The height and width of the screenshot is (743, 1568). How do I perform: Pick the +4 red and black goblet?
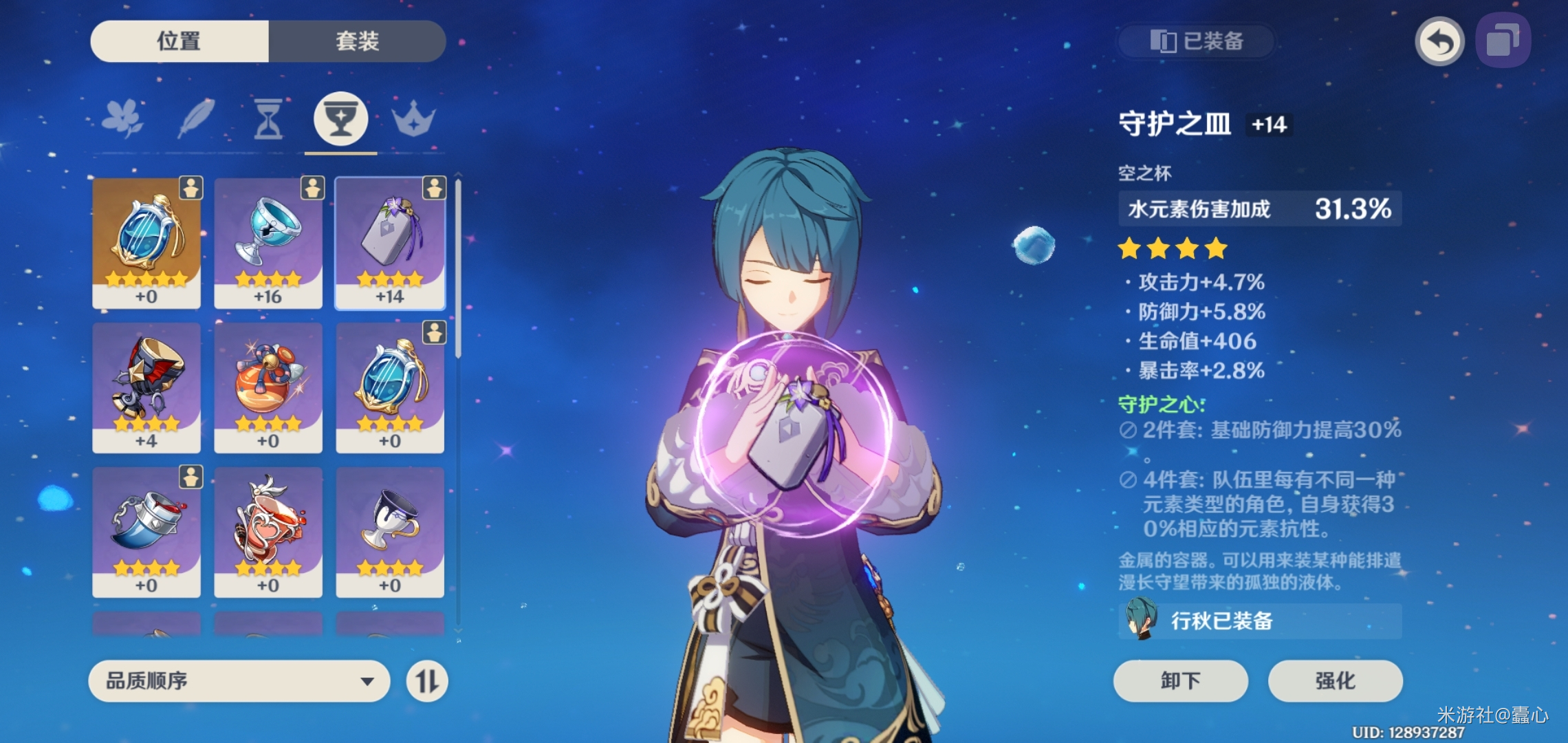coord(146,387)
